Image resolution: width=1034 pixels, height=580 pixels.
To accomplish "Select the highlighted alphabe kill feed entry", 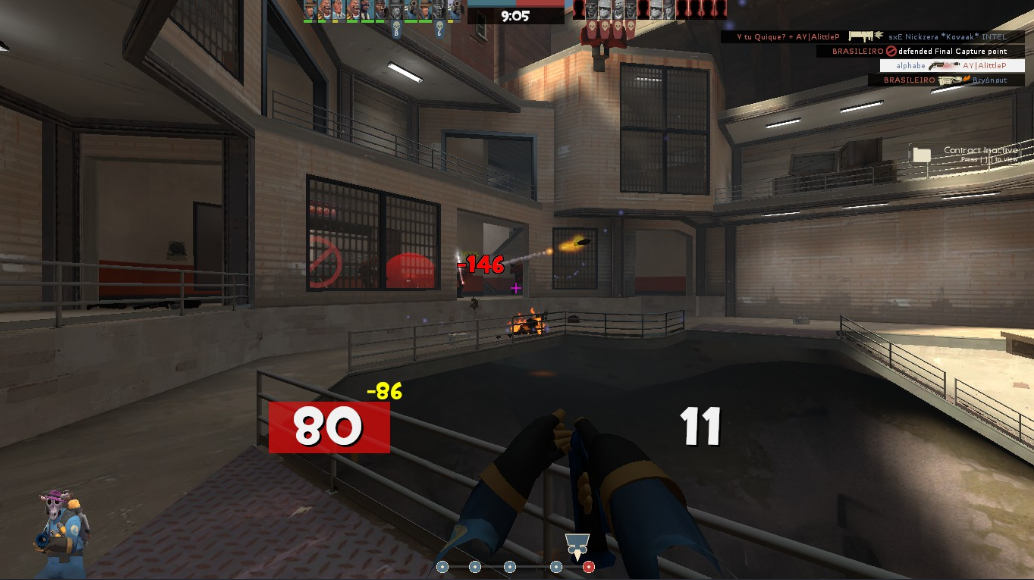I will point(950,65).
